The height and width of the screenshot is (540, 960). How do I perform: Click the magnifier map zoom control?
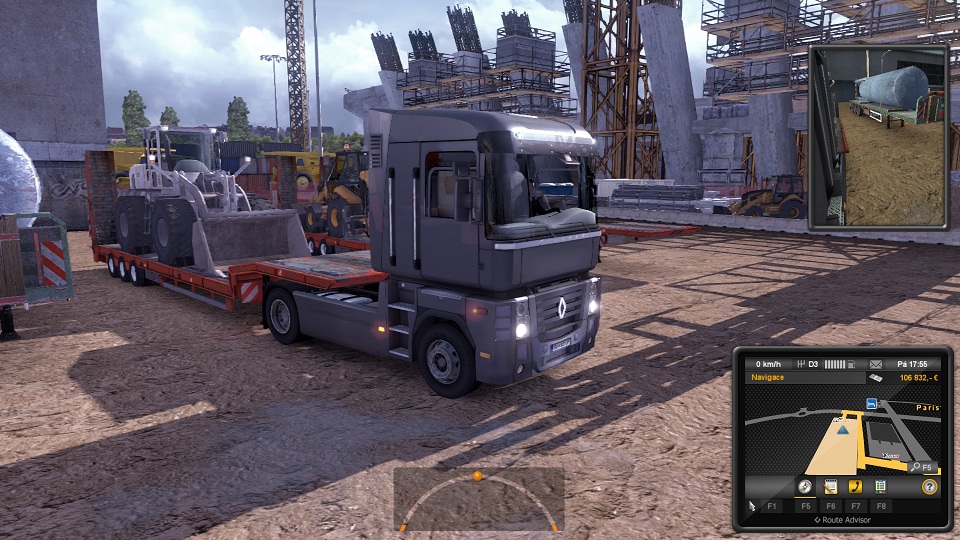(914, 467)
